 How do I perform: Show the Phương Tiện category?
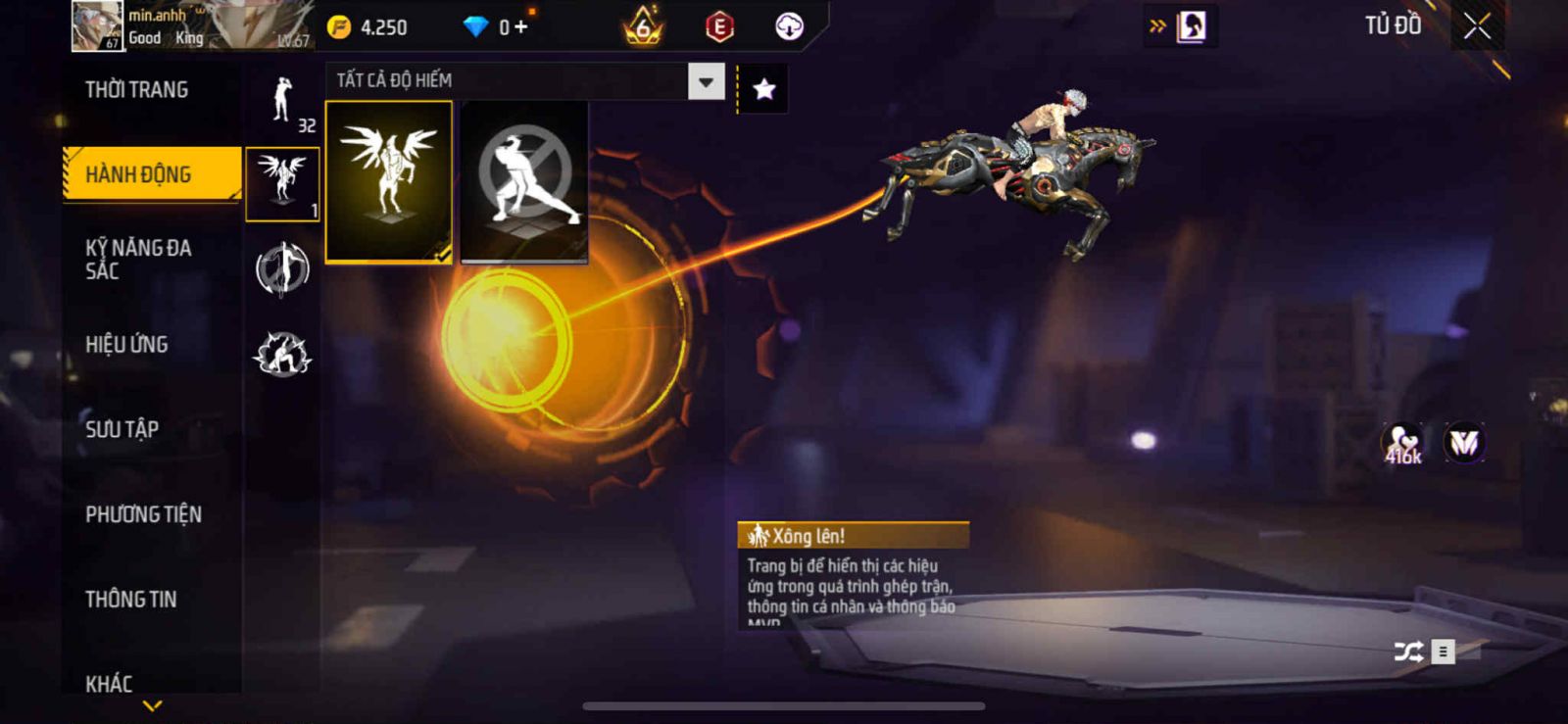click(x=143, y=514)
